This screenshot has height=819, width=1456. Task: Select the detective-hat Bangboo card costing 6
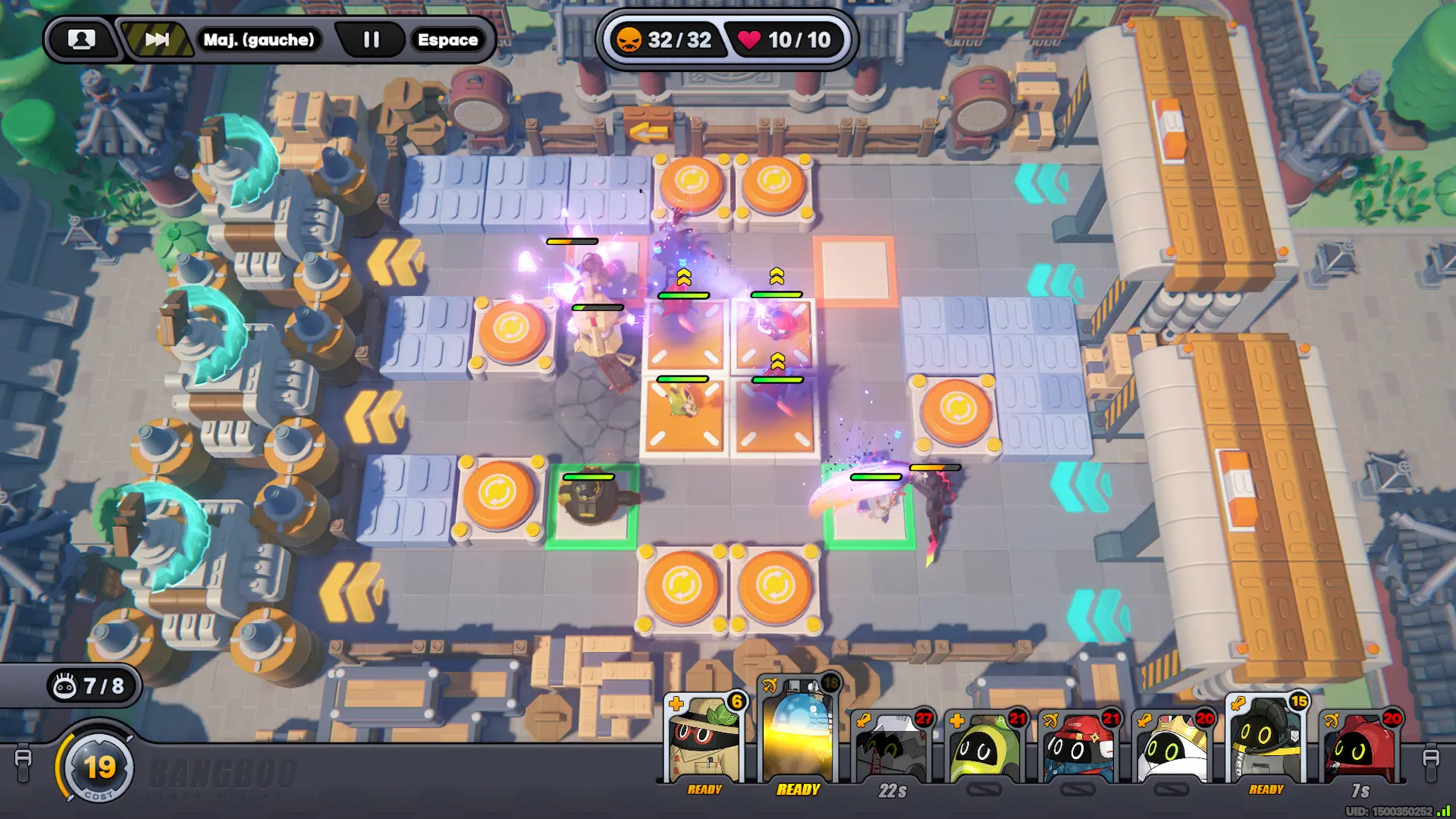(x=704, y=742)
